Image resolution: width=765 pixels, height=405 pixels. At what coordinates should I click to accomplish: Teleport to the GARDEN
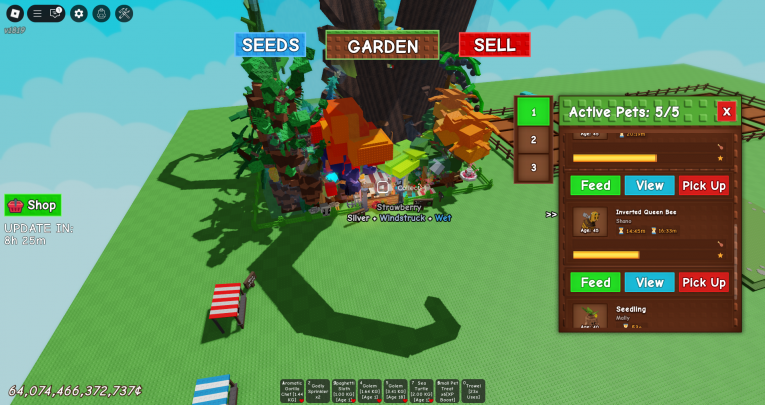coord(382,46)
